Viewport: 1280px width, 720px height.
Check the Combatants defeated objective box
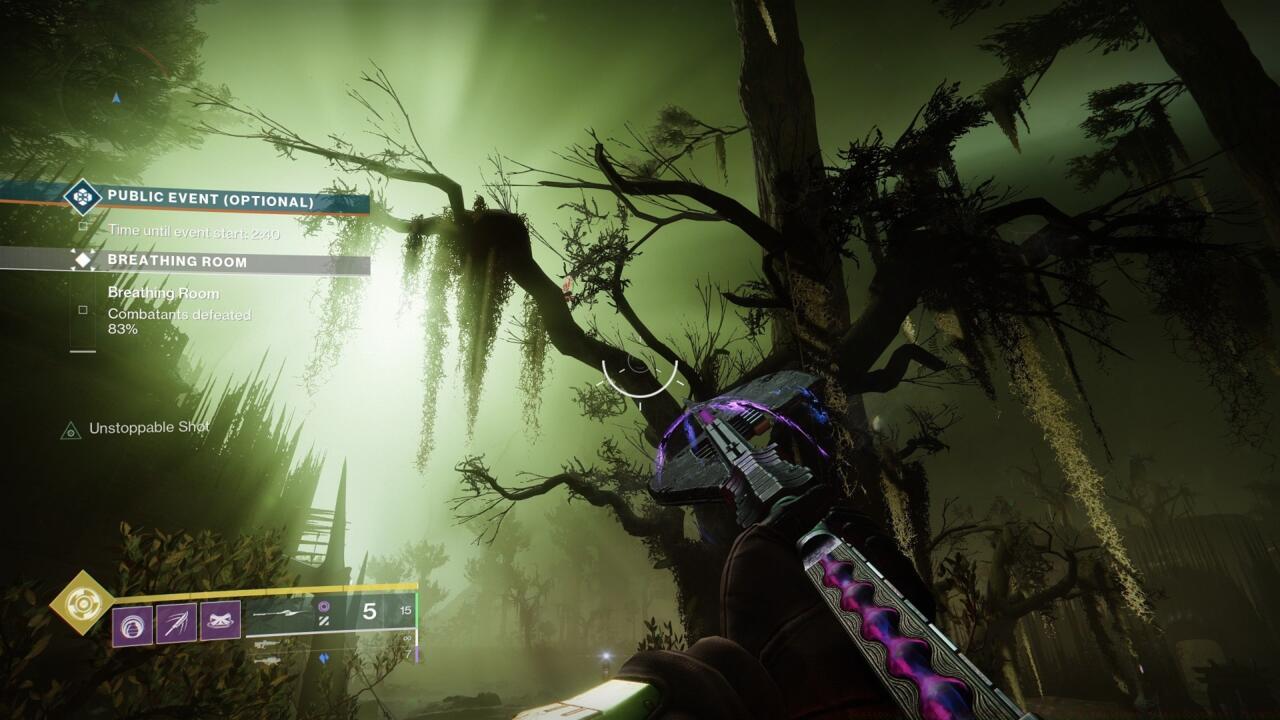point(83,309)
